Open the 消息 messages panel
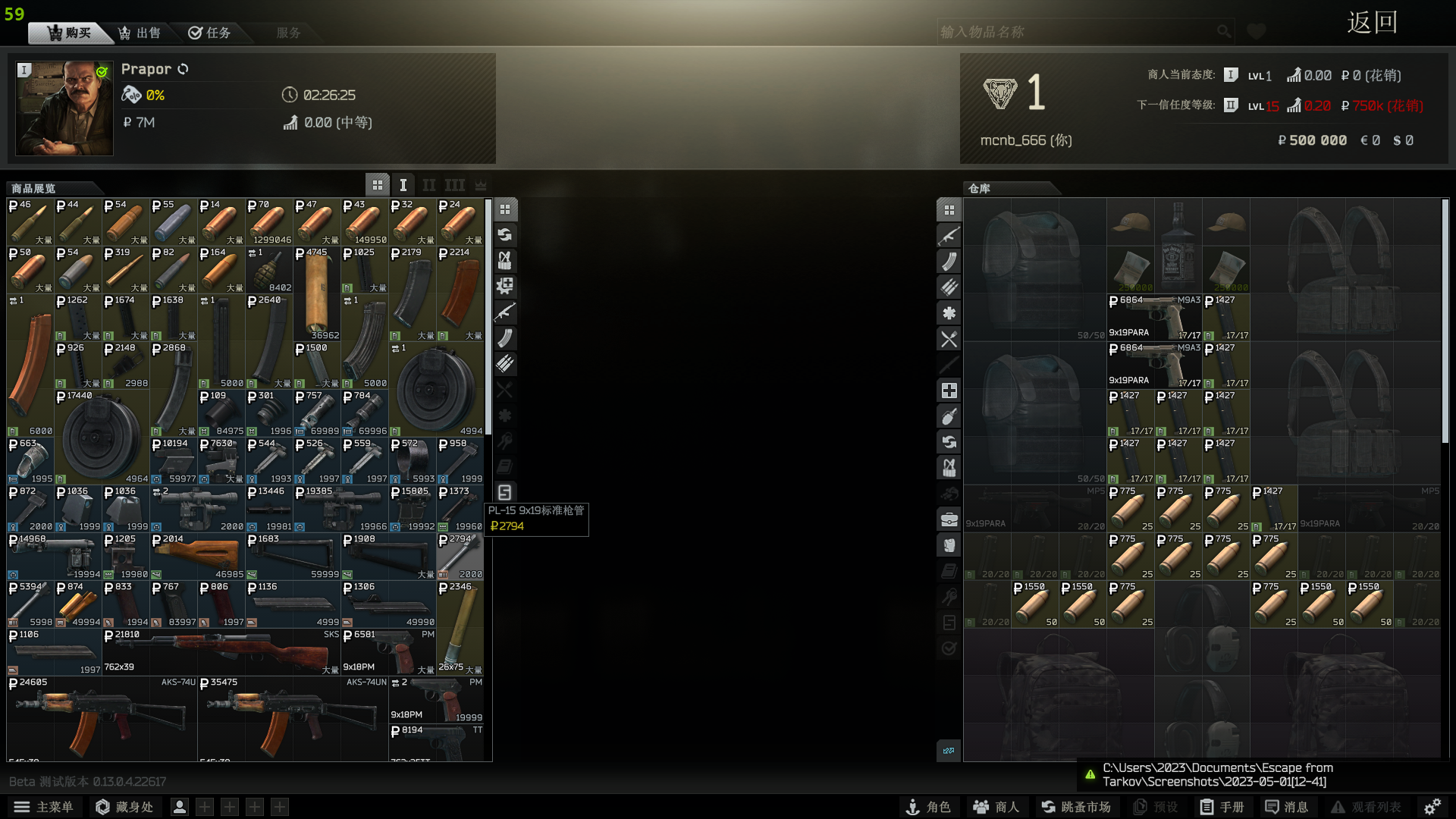The height and width of the screenshot is (819, 1456). 1287,807
